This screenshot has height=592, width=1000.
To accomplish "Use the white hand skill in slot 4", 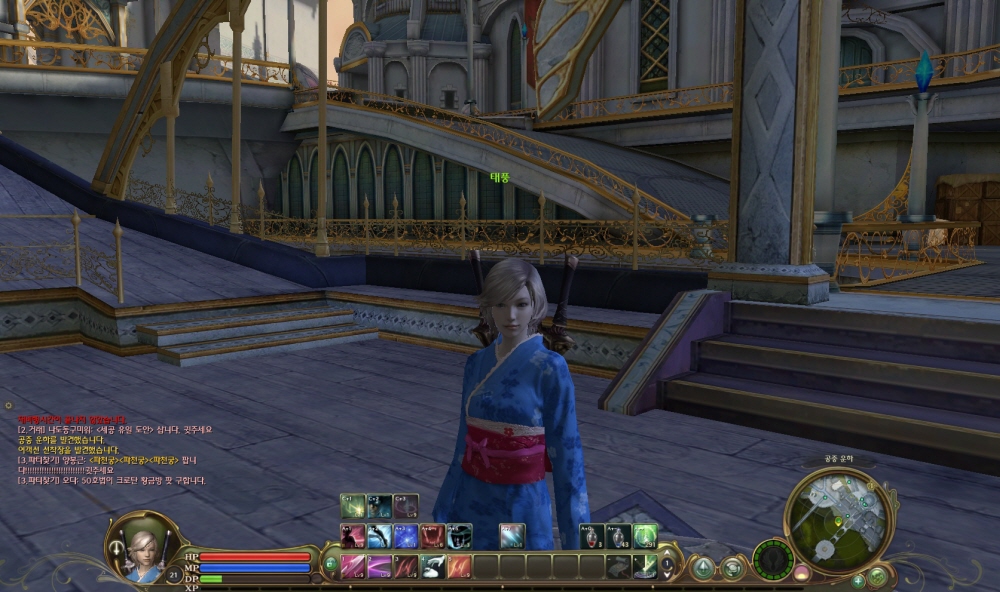I will click(433, 567).
